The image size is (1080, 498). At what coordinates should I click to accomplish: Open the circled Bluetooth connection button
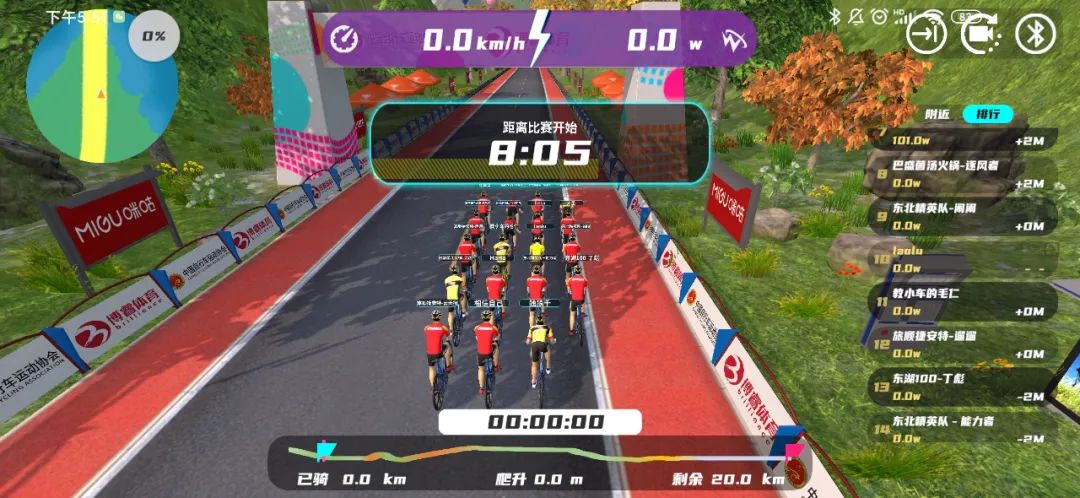pyautogui.click(x=1035, y=33)
